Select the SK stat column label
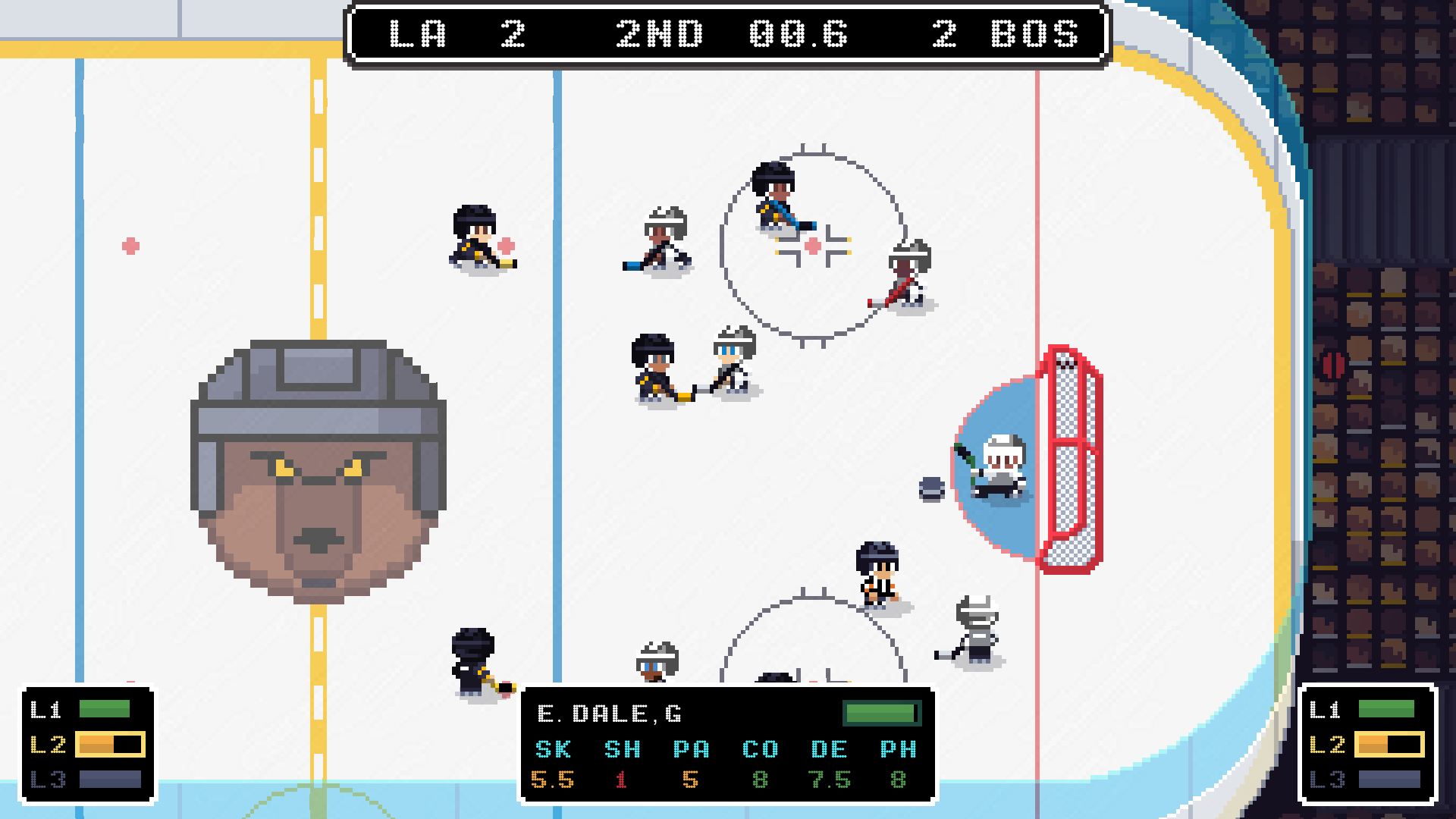Screen dimensions: 1456x819 click(553, 749)
